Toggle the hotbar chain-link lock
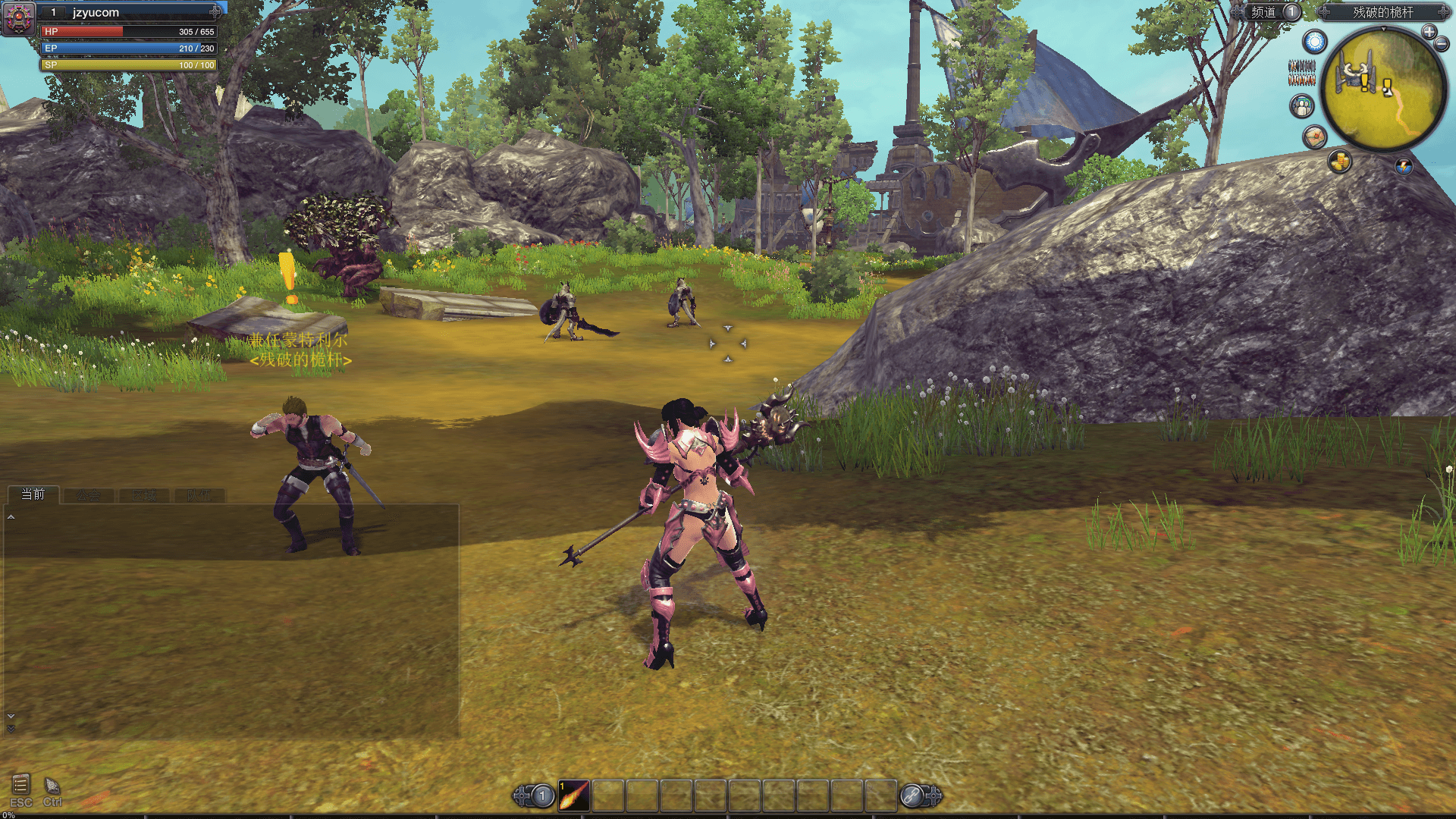The height and width of the screenshot is (819, 1456). click(x=912, y=795)
